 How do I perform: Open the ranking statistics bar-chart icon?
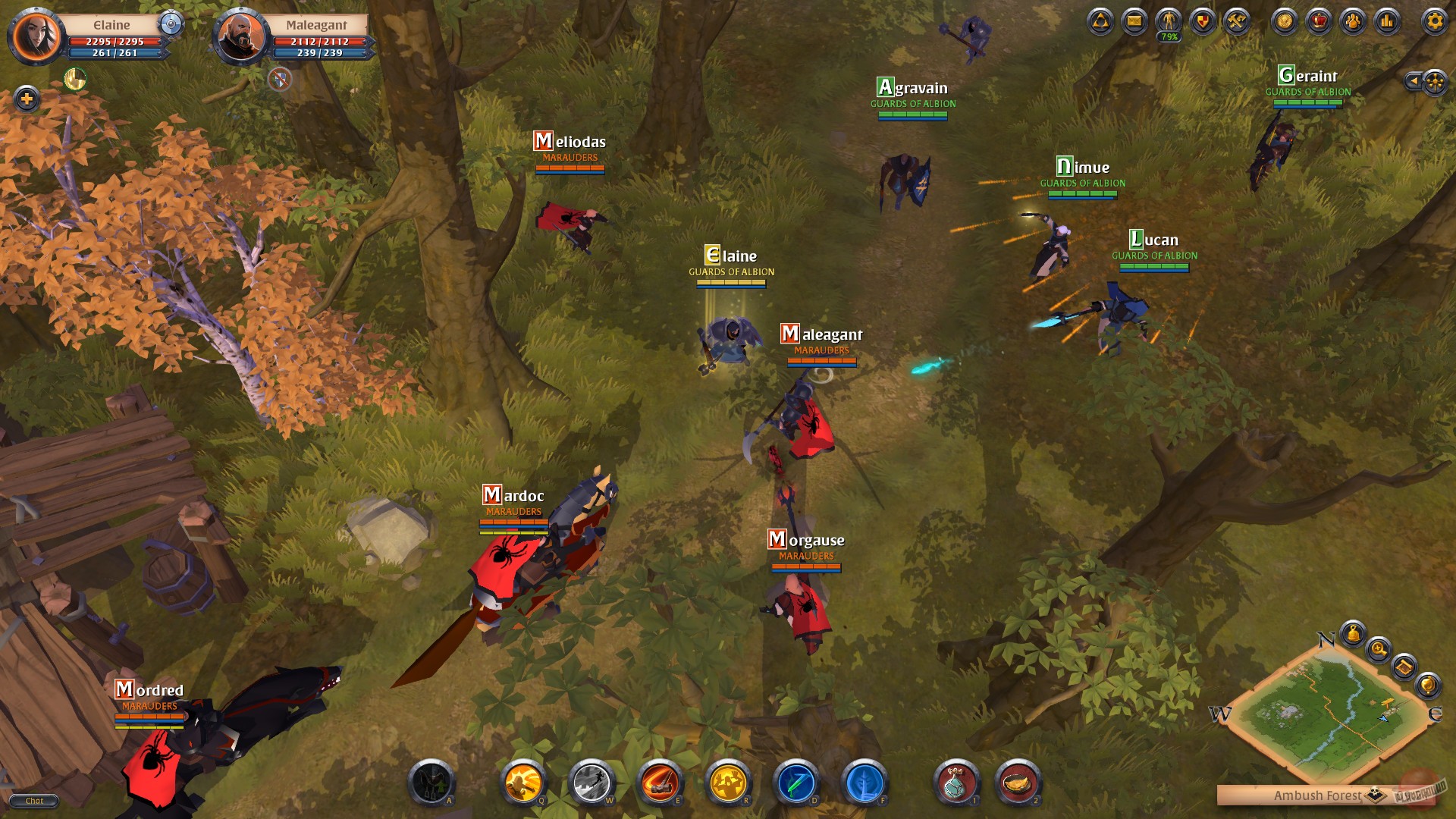(1388, 22)
